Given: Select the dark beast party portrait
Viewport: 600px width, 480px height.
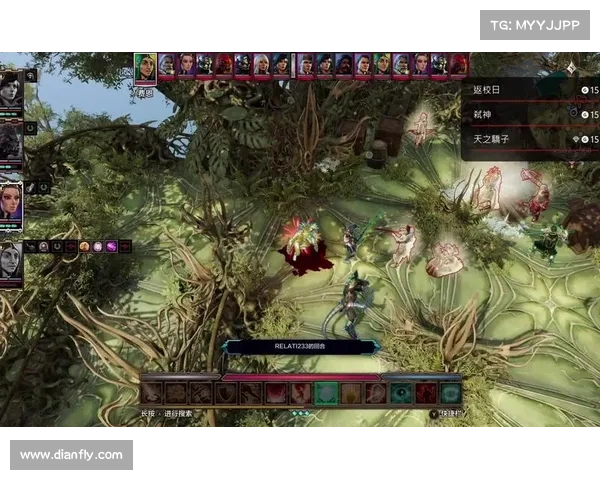Looking at the screenshot, I should click(x=11, y=141).
